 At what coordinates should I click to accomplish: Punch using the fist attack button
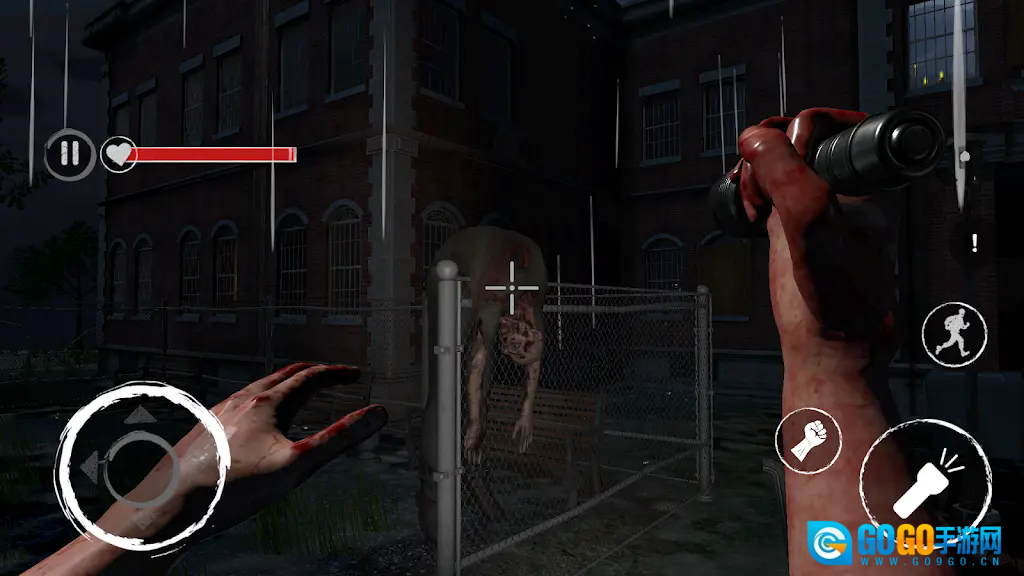tap(809, 440)
